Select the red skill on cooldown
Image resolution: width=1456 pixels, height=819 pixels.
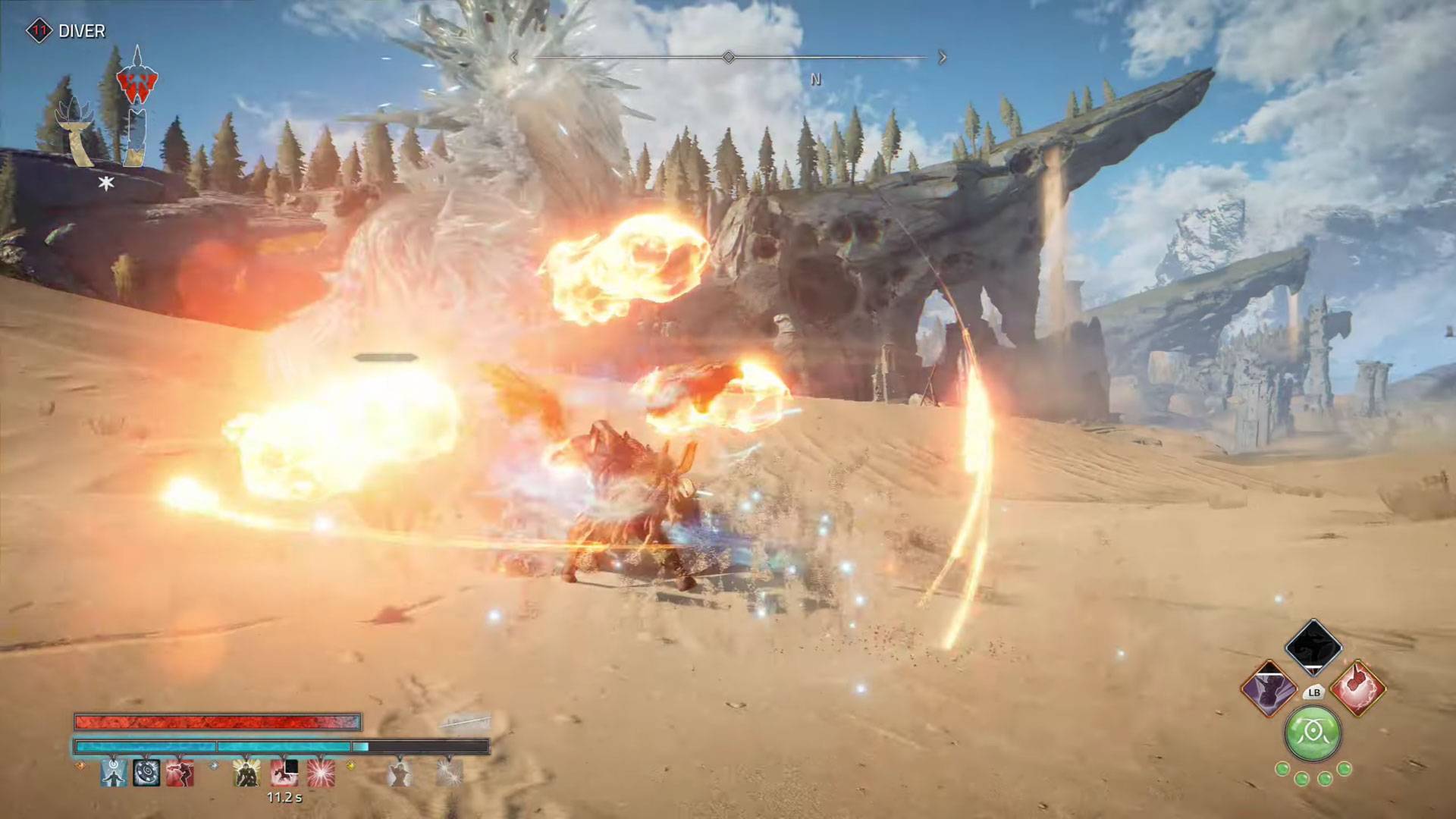click(284, 773)
